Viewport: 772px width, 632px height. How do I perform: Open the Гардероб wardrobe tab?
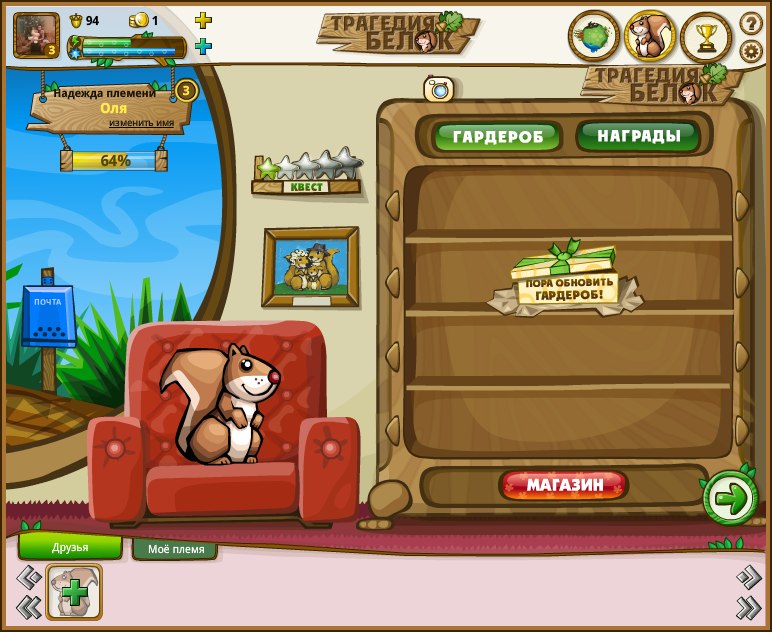pos(497,137)
